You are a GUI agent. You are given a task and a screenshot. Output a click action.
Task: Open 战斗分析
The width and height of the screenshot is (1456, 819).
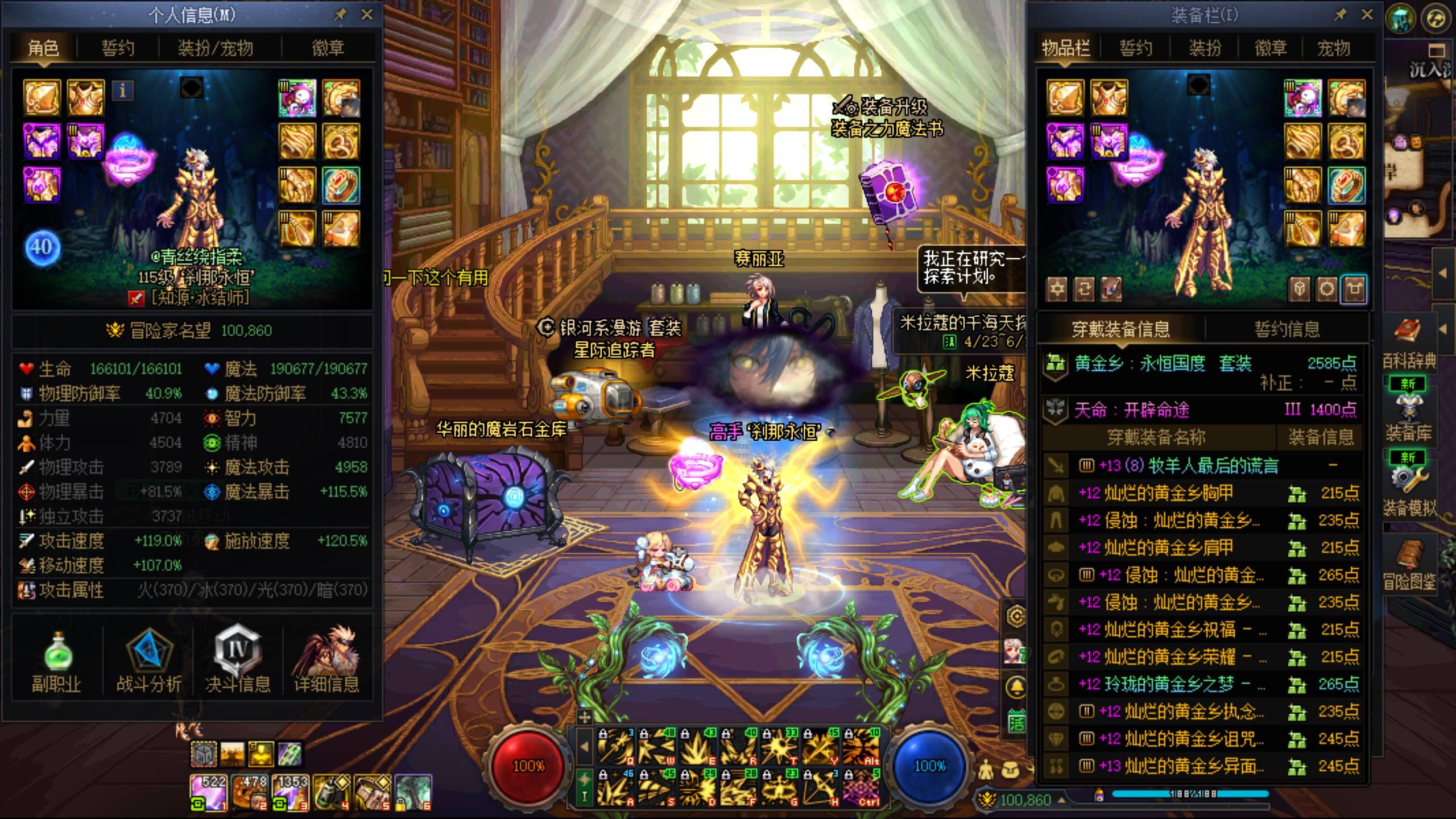point(148,662)
